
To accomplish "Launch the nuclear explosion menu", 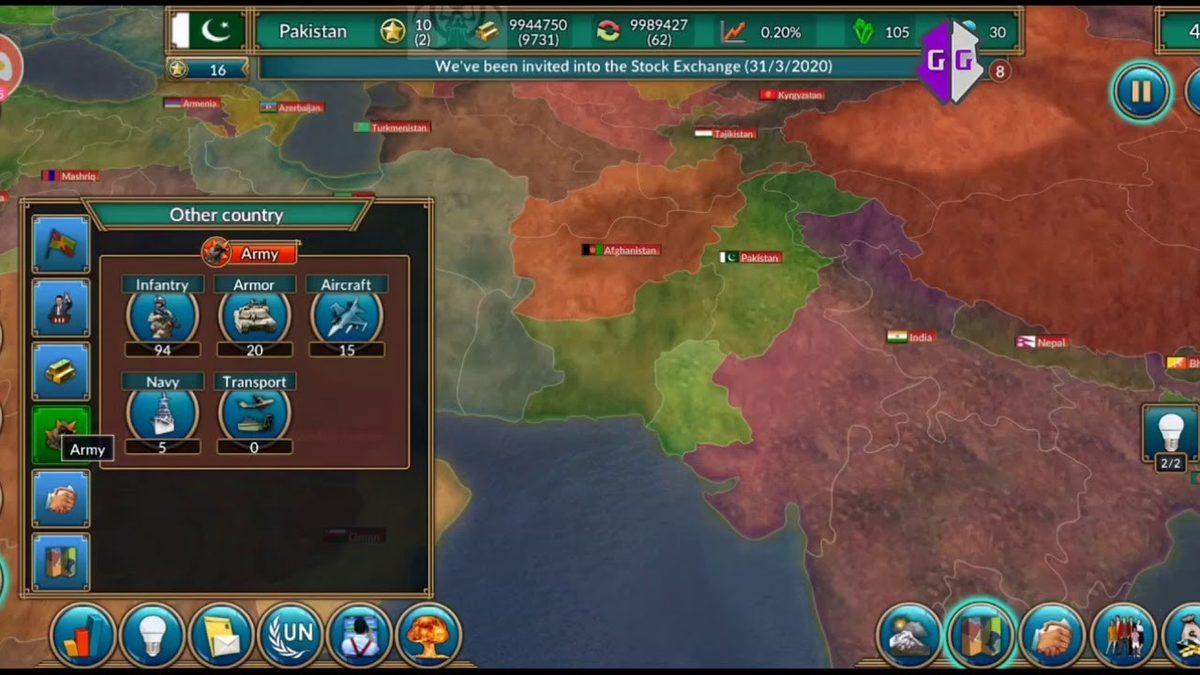I will click(429, 636).
